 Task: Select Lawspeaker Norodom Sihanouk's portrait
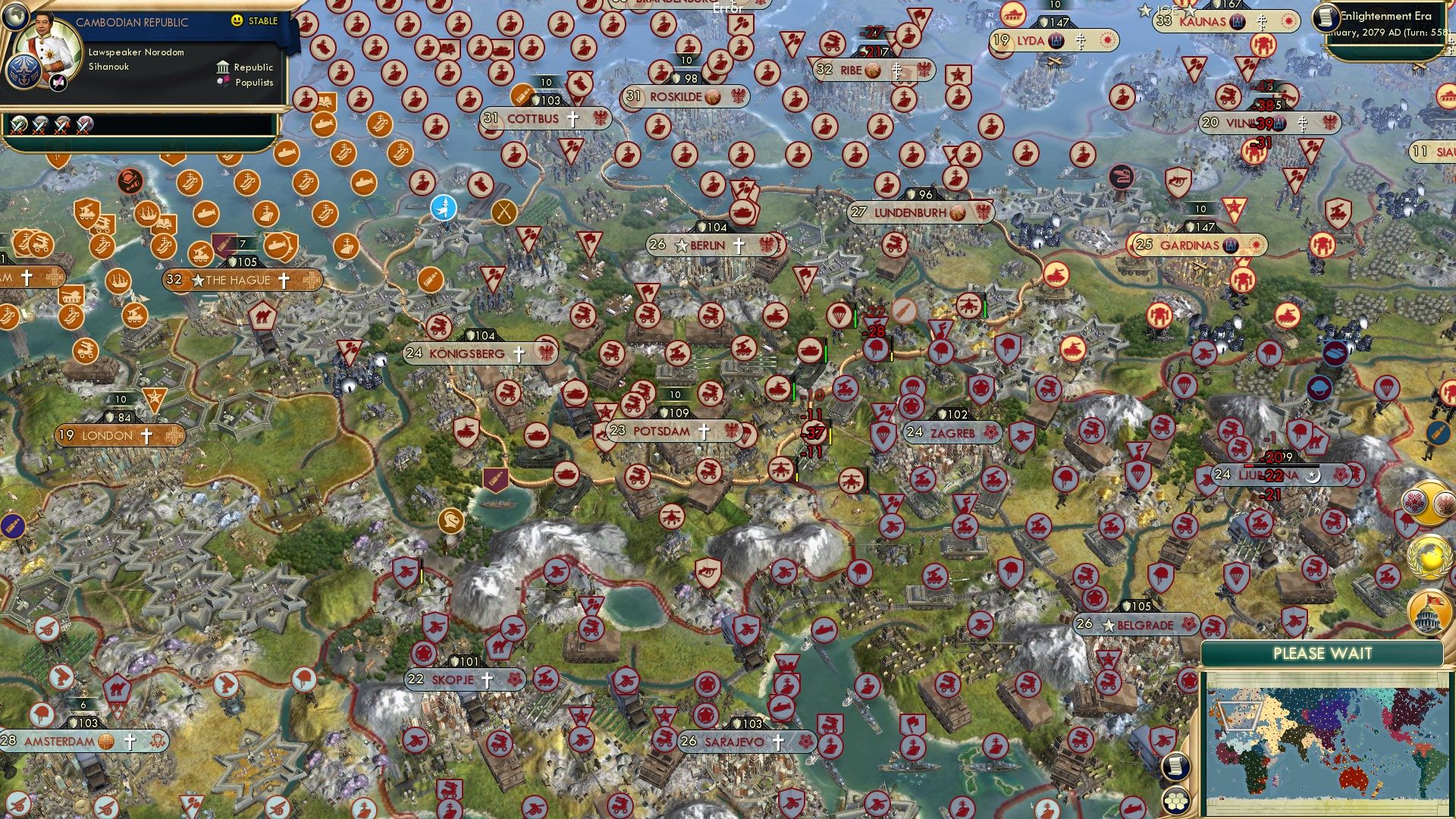coord(48,43)
